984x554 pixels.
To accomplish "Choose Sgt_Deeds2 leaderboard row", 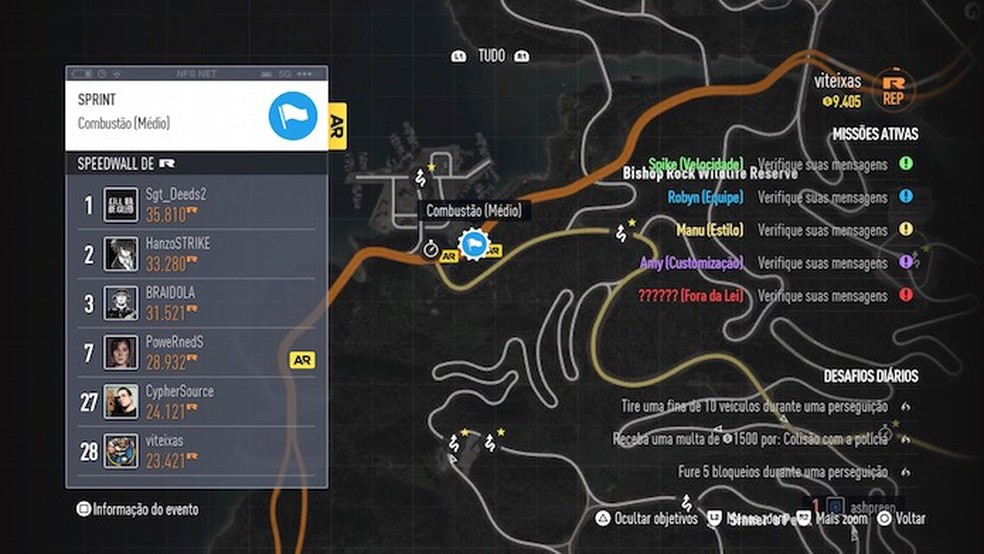I will (196, 205).
